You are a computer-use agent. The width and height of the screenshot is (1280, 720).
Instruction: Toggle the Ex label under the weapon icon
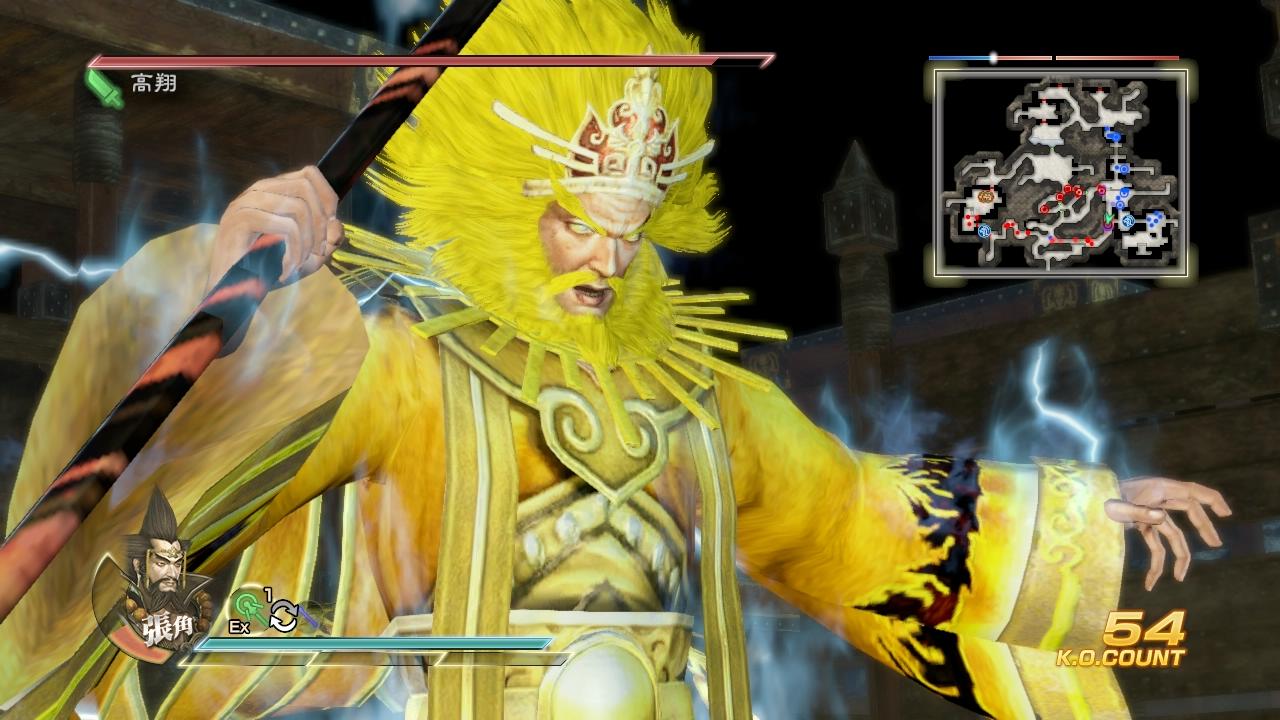point(239,626)
